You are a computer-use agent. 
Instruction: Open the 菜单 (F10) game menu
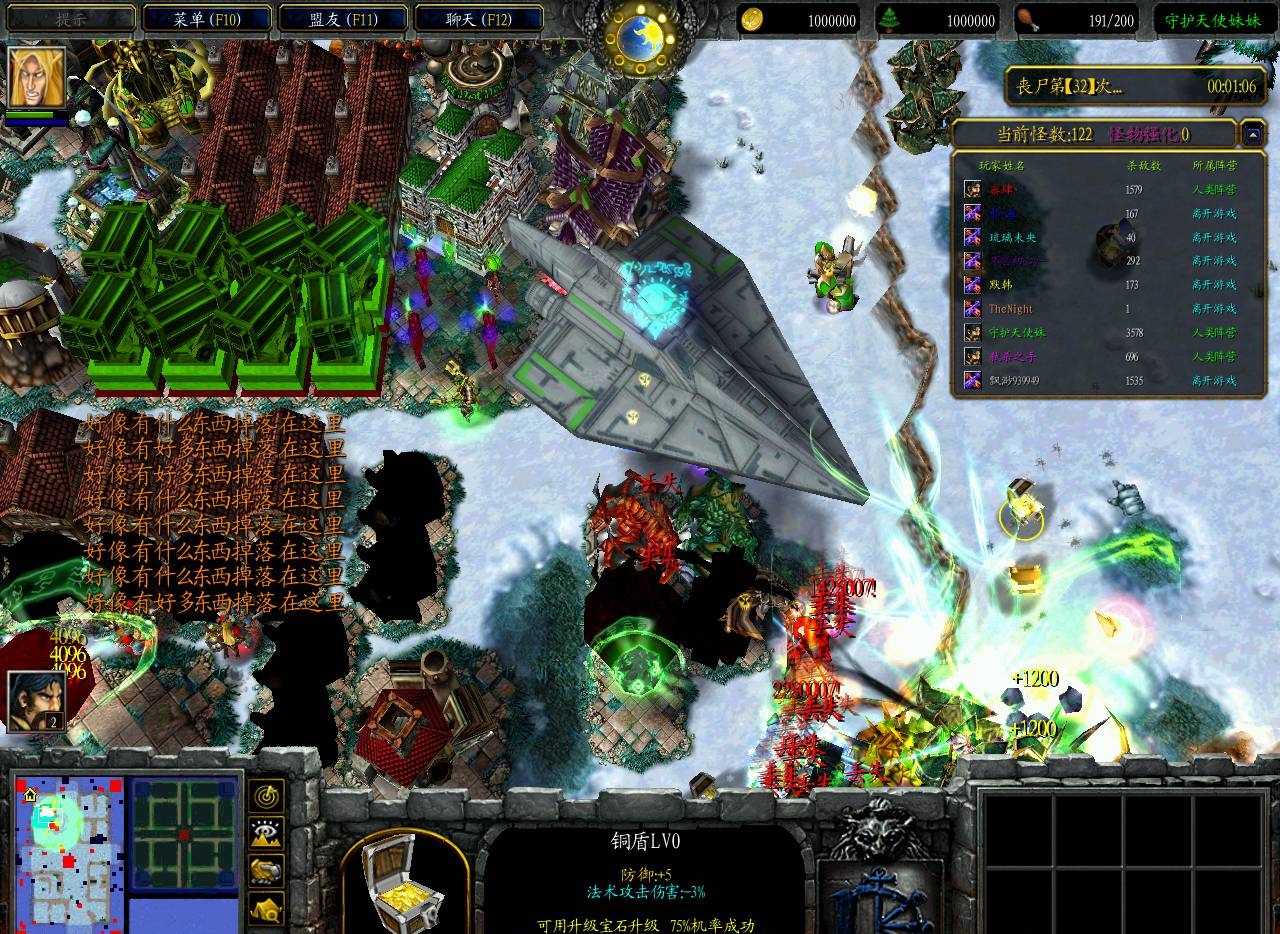point(207,19)
